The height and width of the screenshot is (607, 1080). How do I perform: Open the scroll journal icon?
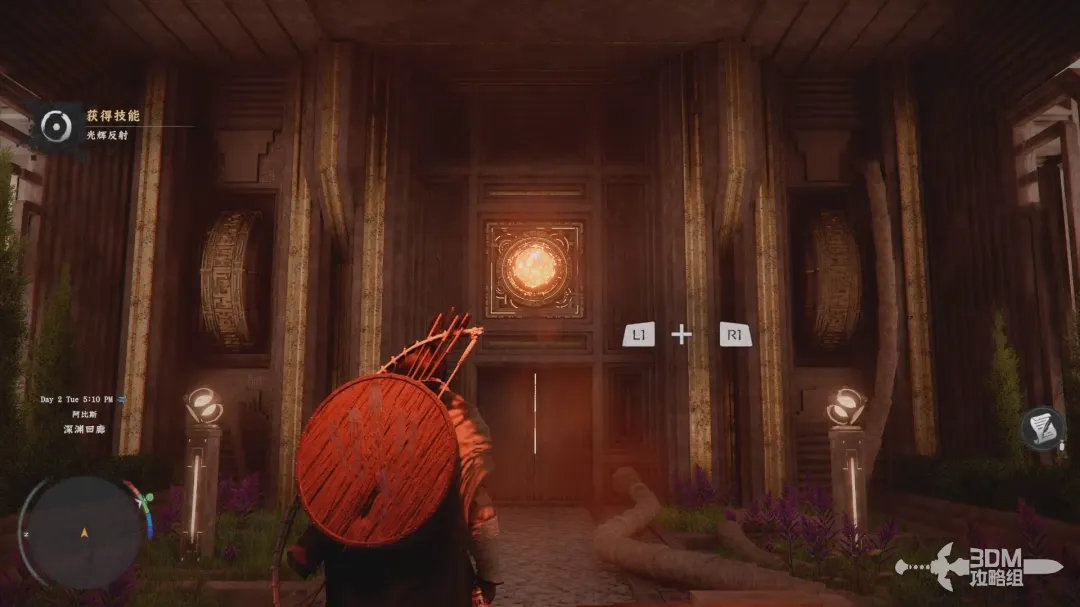[1042, 428]
